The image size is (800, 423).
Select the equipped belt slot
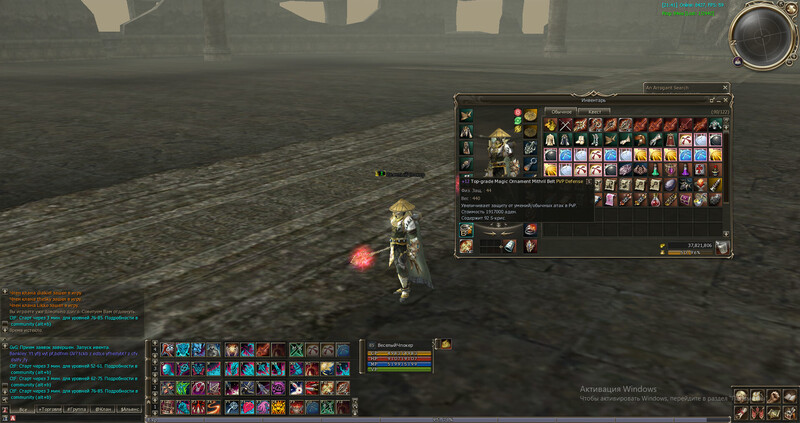467,231
